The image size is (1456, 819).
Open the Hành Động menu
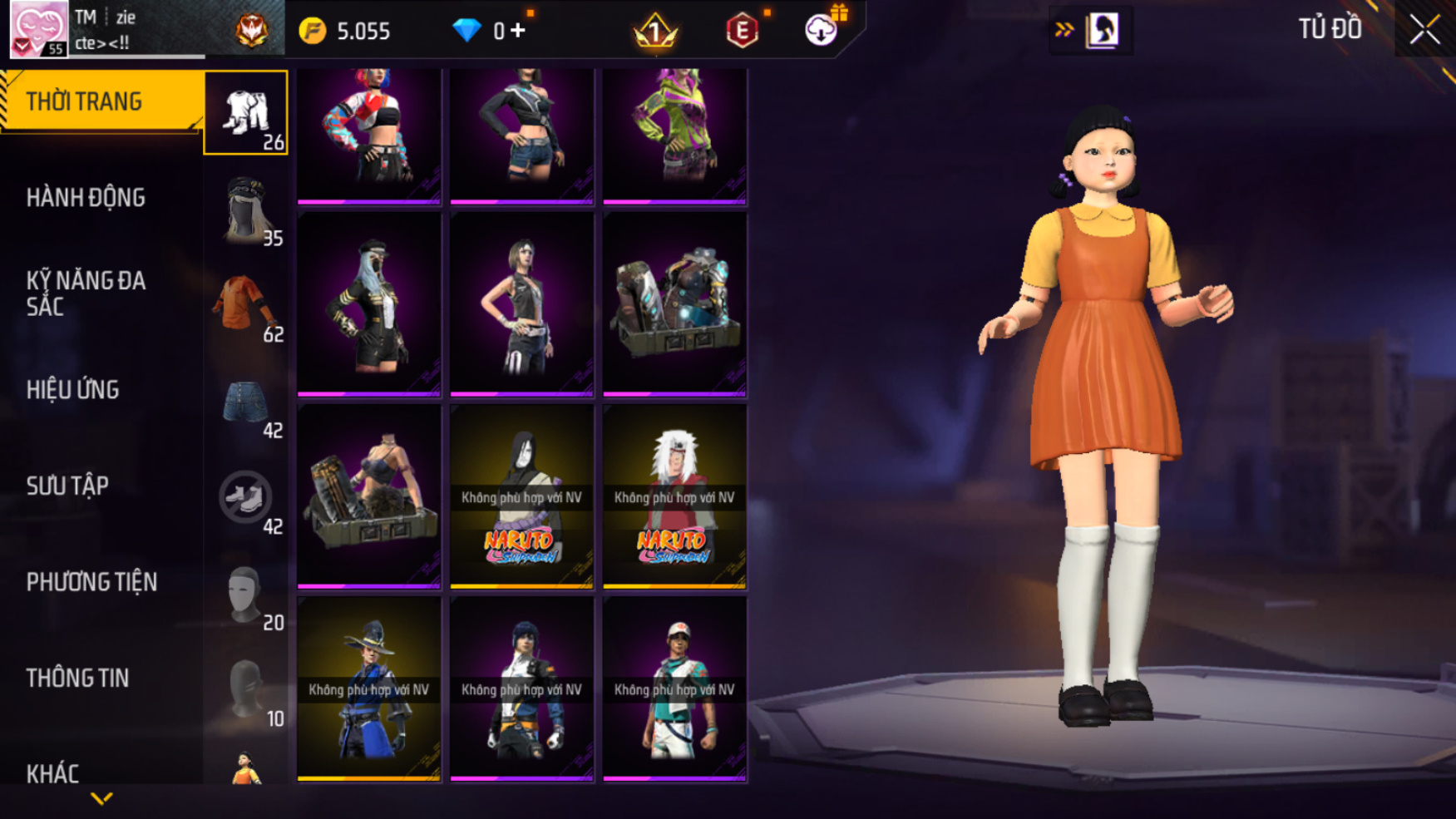pyautogui.click(x=86, y=198)
